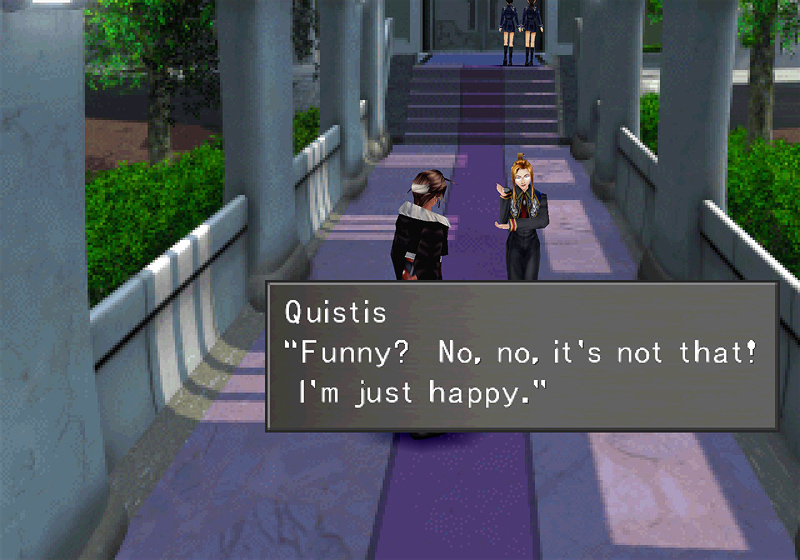This screenshot has height=560, width=800.
Task: Advance the Quistis dialogue box
Action: click(x=521, y=356)
